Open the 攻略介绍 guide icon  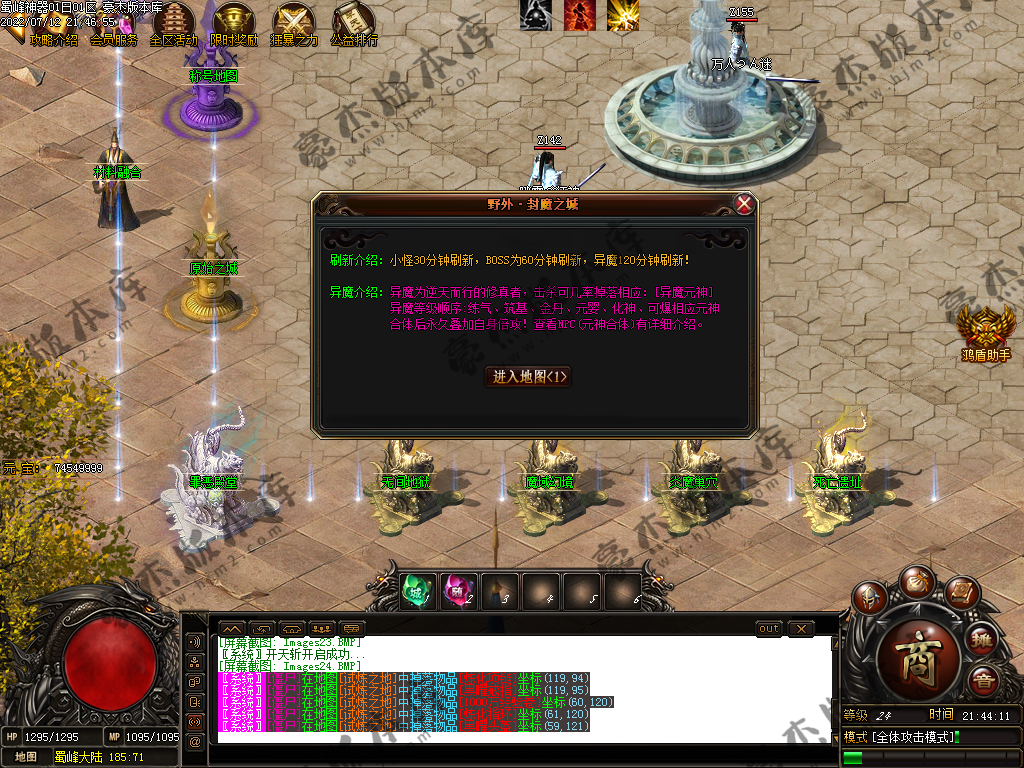click(x=54, y=22)
